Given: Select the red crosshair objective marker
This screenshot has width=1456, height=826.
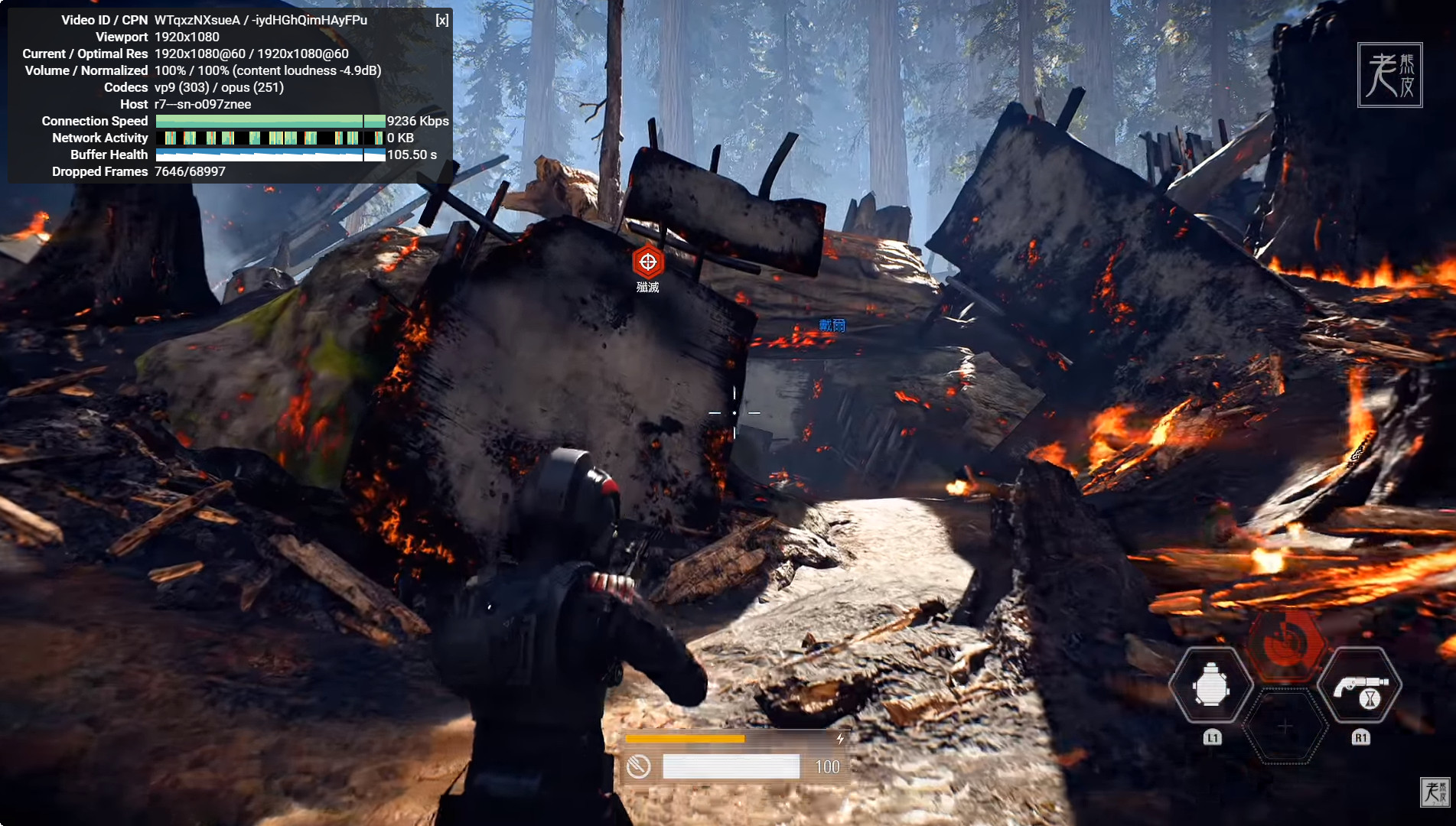Looking at the screenshot, I should click(x=647, y=262).
